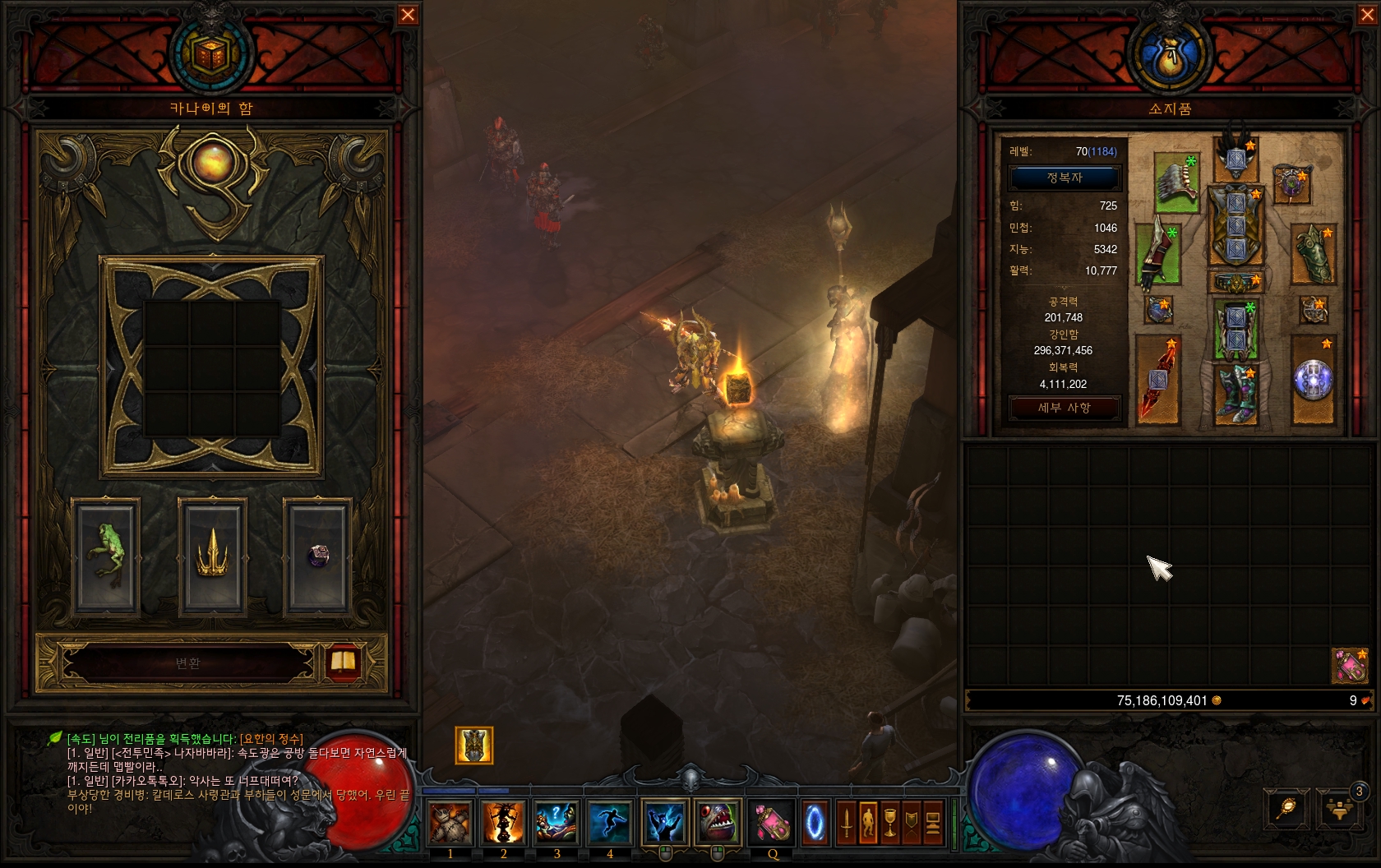Screen dimensions: 1381x868
Task: Select the equipped green-purple boots
Action: (1236, 395)
